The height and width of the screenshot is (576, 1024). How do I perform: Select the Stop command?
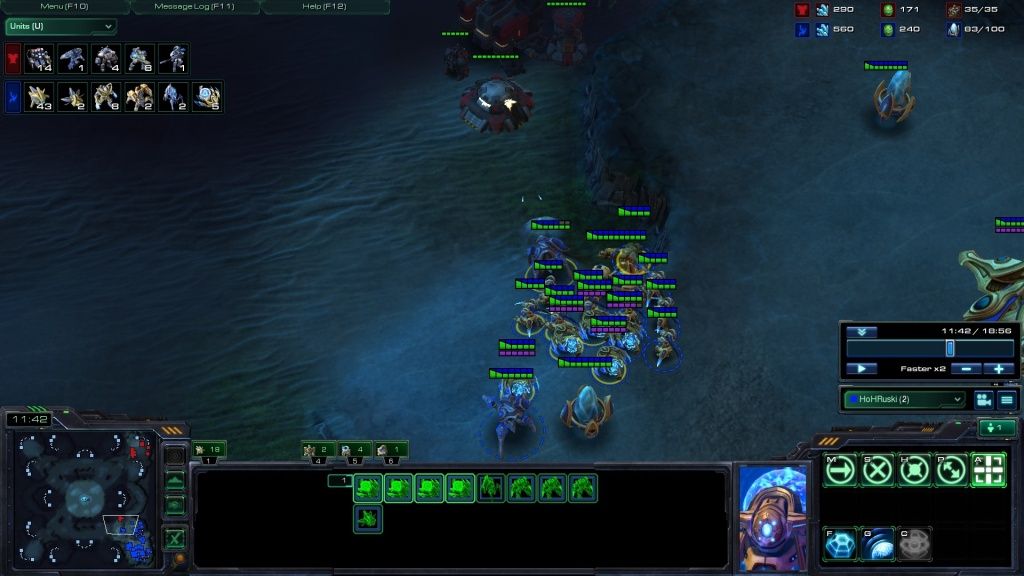click(877, 469)
